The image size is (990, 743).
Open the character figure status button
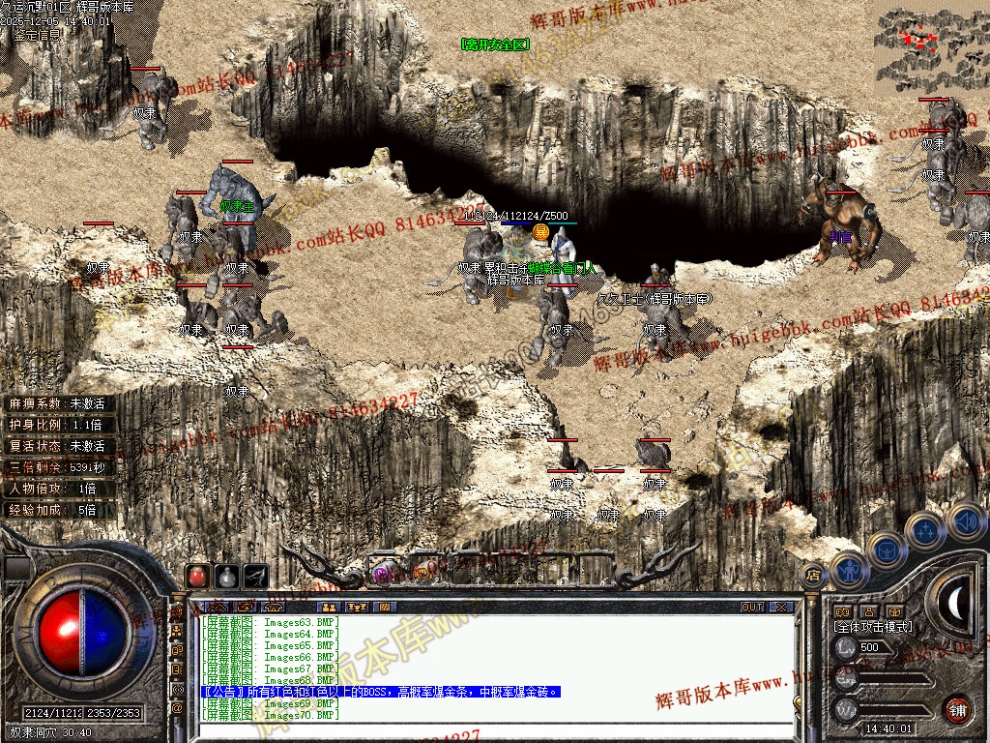[849, 568]
